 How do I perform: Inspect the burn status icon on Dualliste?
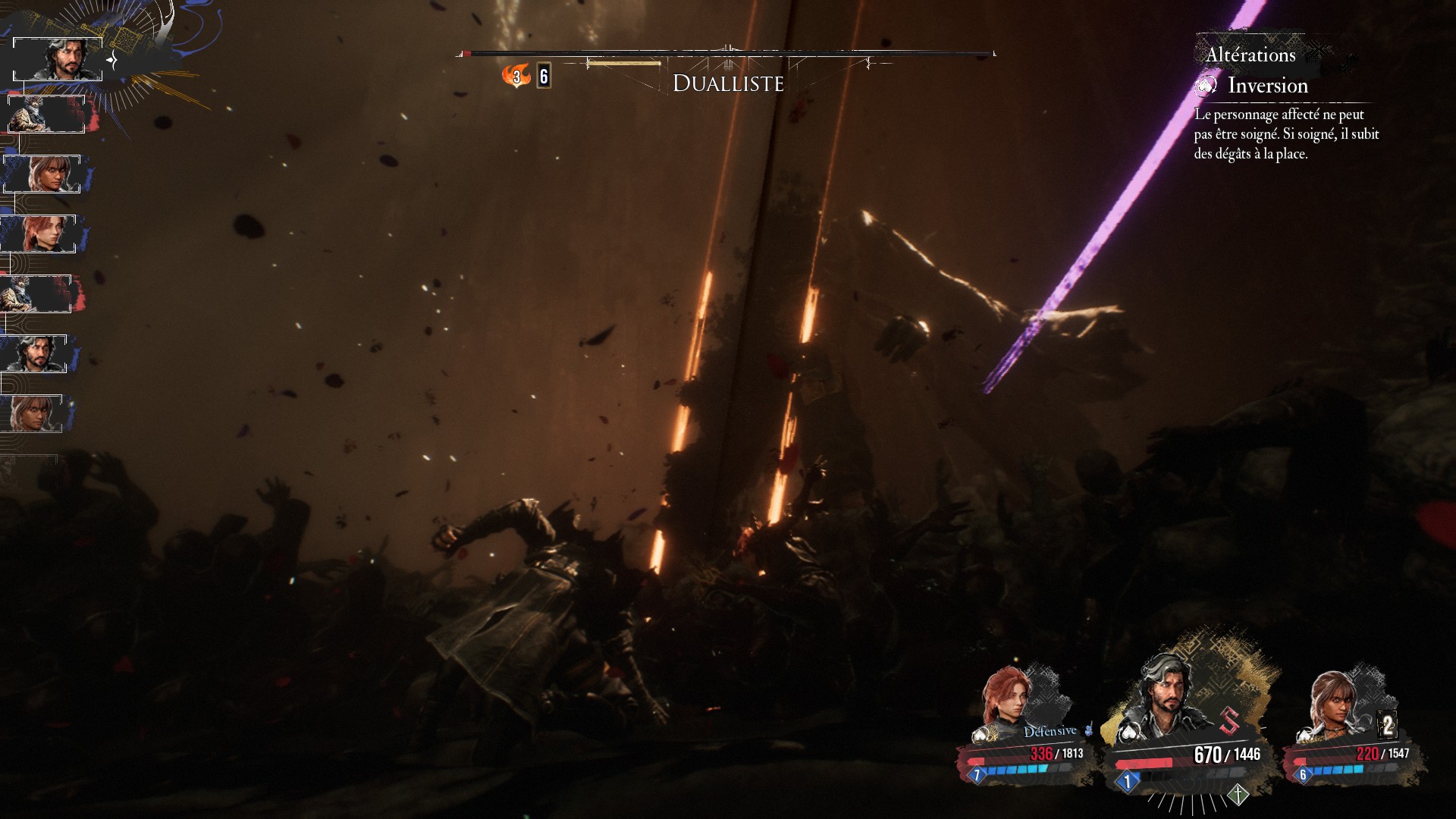point(516,76)
